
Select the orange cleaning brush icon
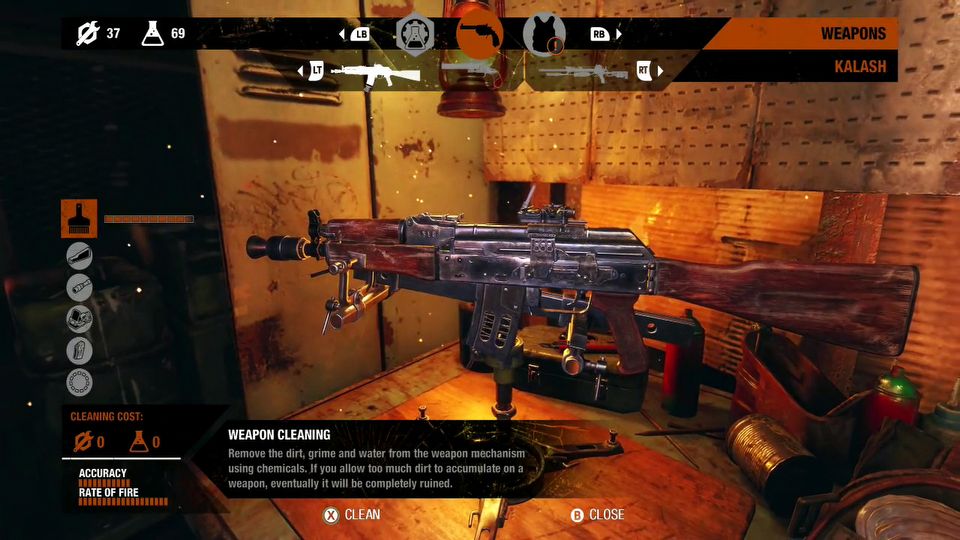pos(79,218)
